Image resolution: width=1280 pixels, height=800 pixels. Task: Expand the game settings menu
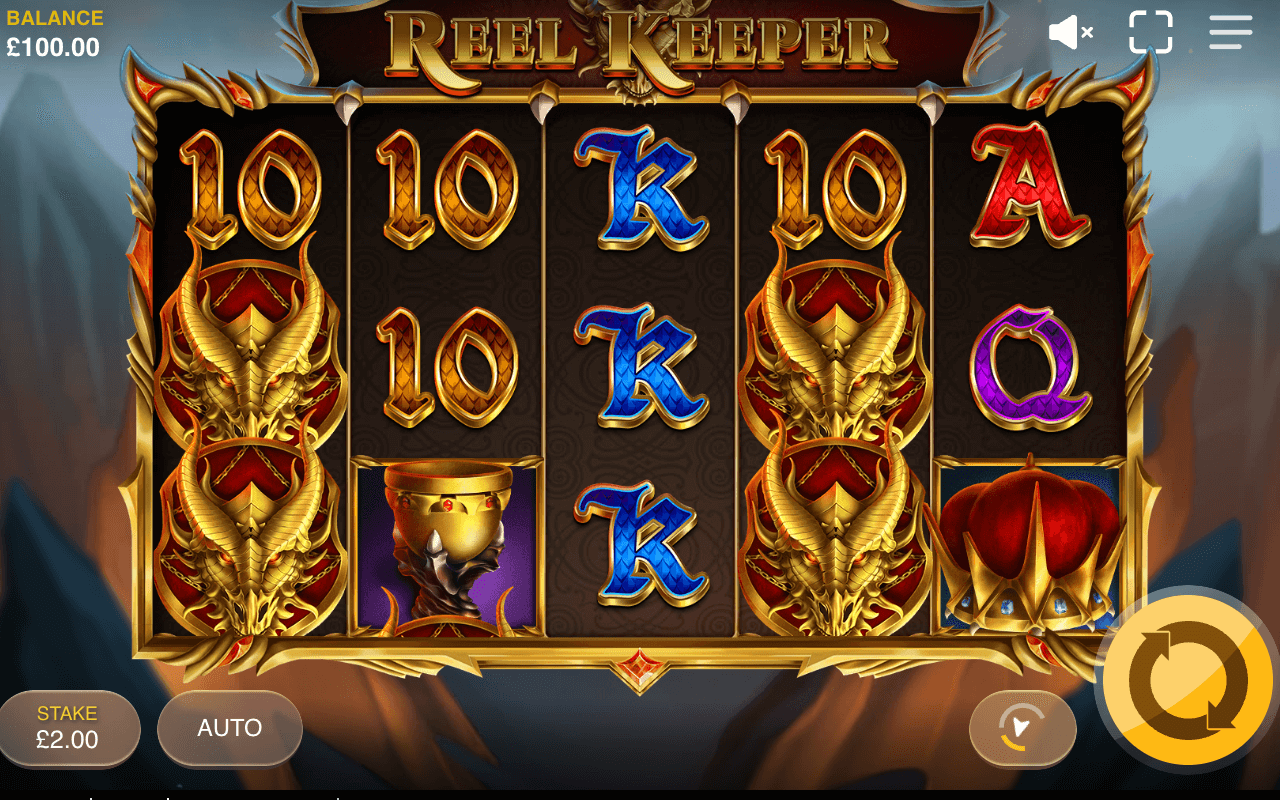[1229, 32]
